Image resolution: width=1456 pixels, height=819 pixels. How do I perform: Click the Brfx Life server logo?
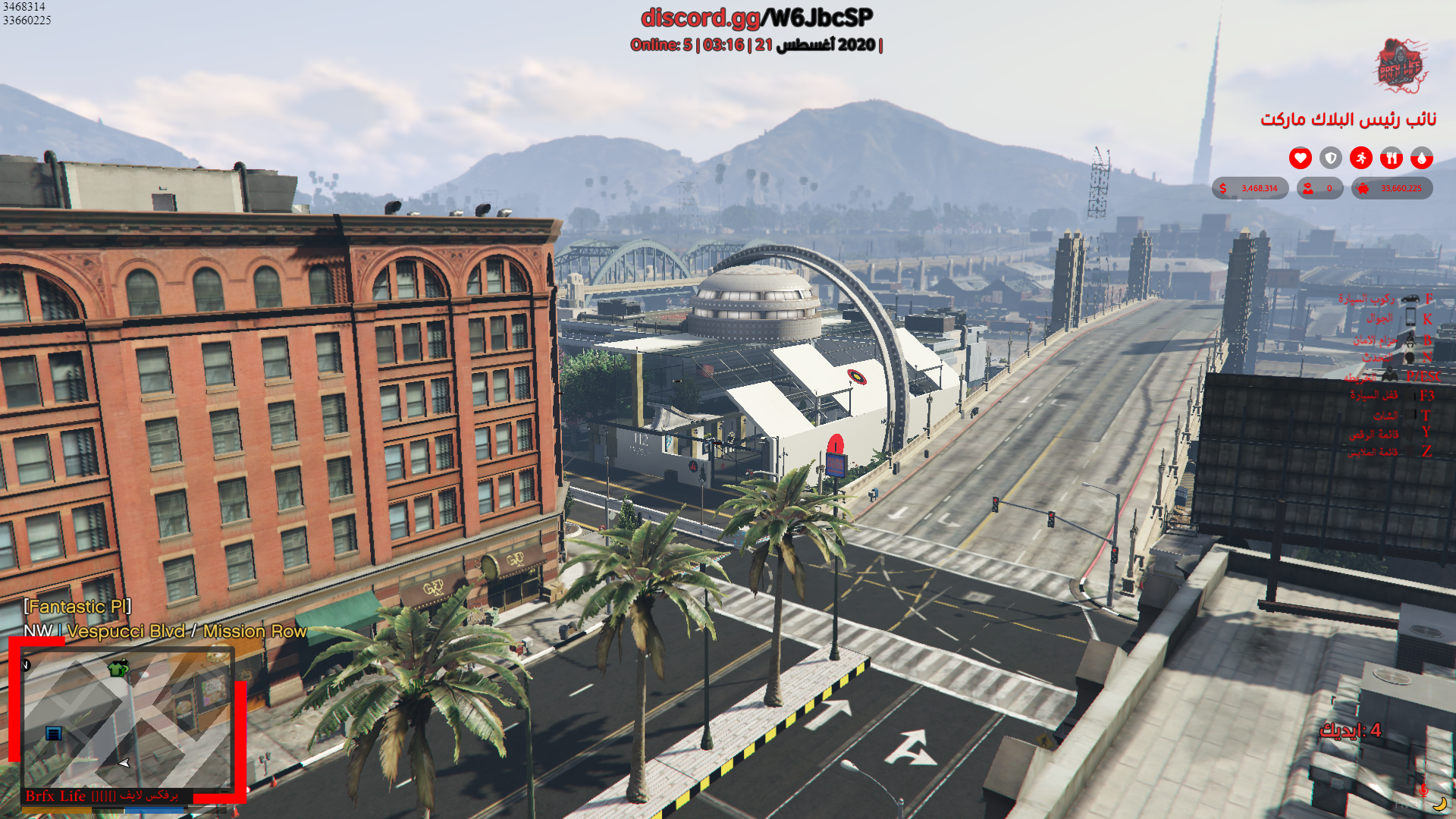coord(1400,66)
